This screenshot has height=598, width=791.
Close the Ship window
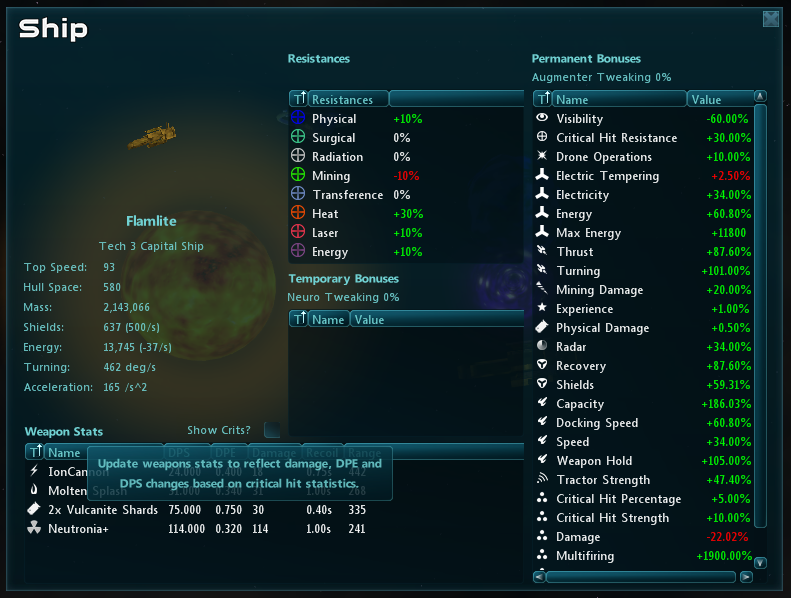coord(770,19)
